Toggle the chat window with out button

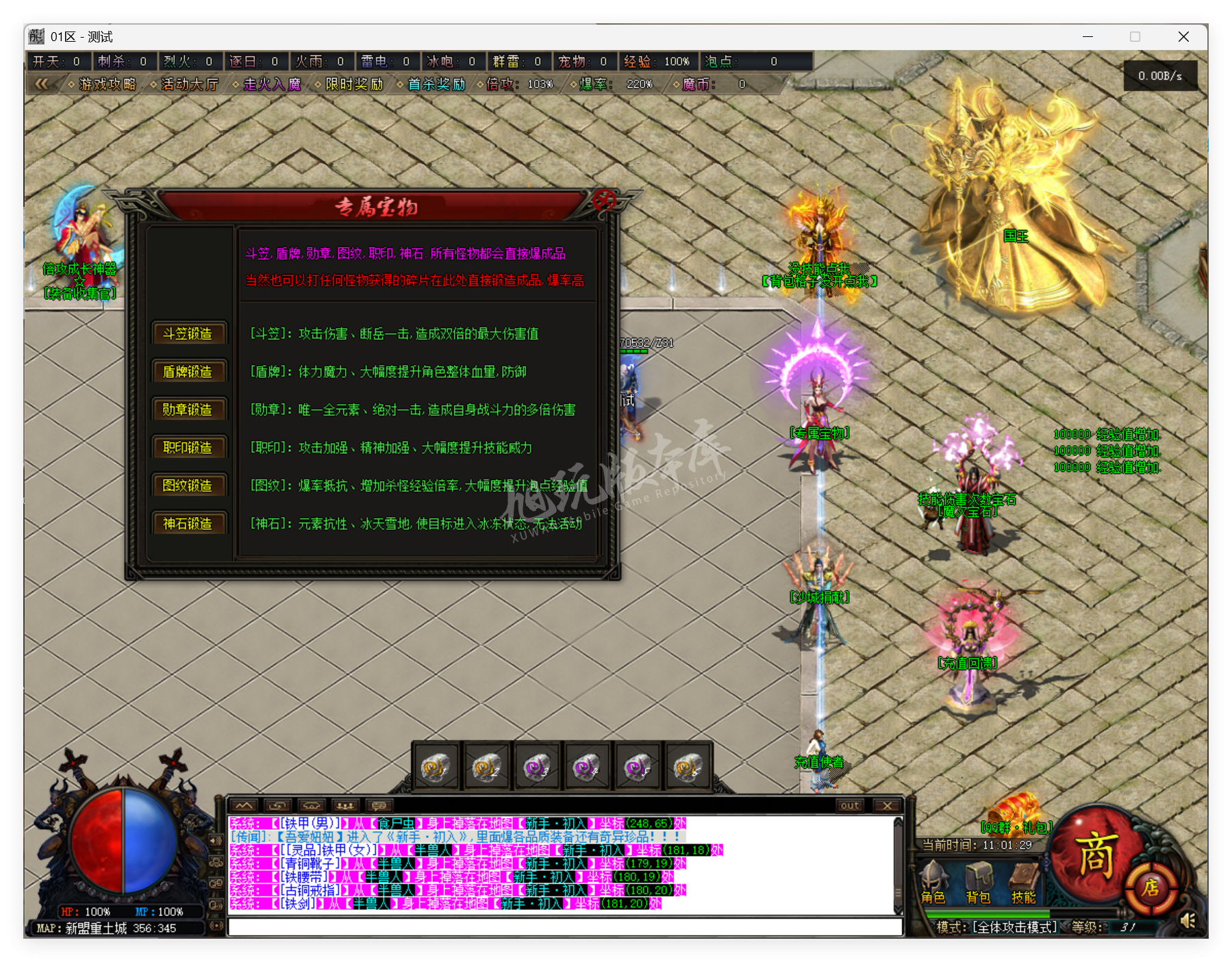(x=849, y=805)
